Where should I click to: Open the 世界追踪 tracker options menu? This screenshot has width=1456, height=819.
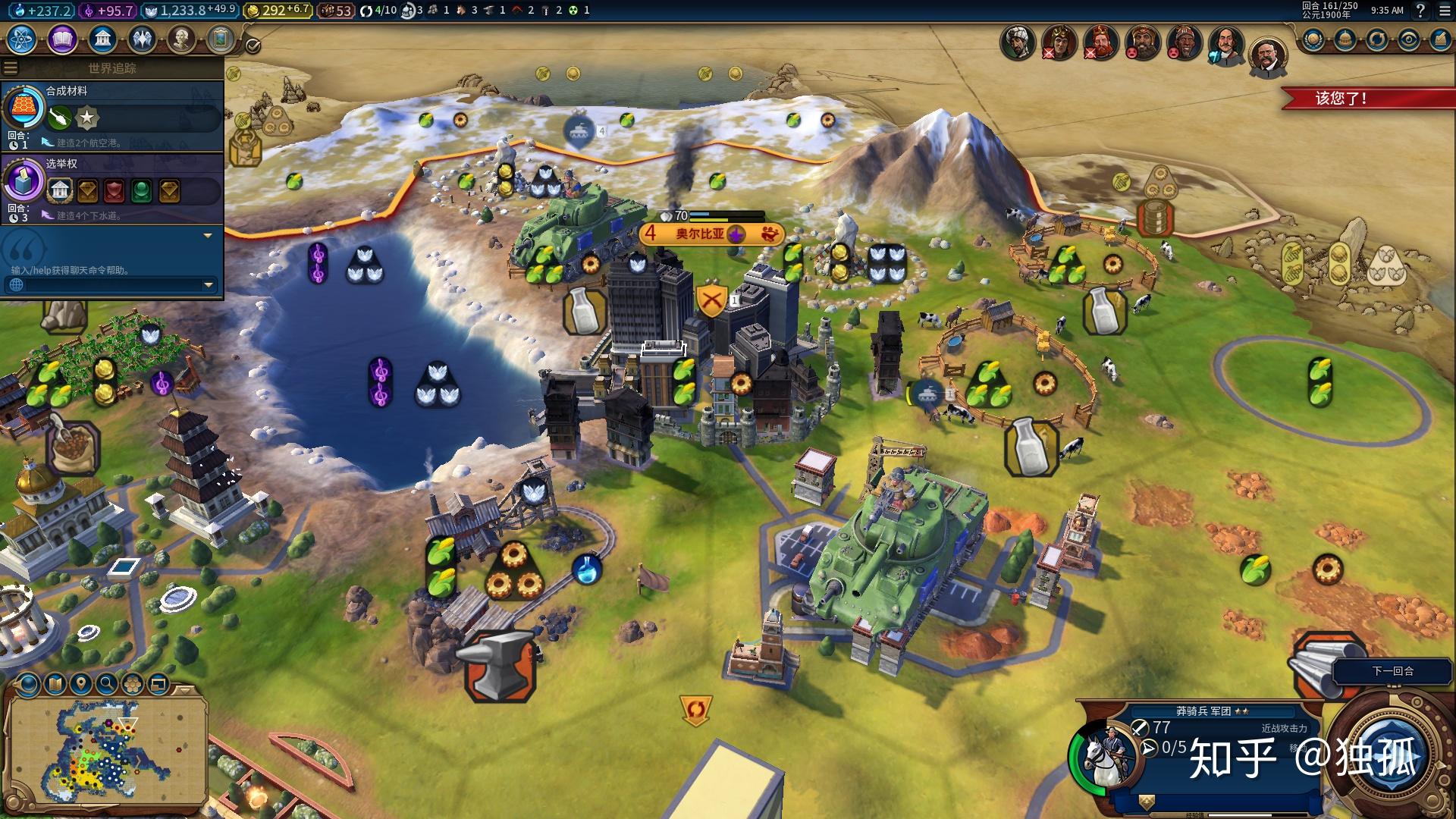(11, 68)
